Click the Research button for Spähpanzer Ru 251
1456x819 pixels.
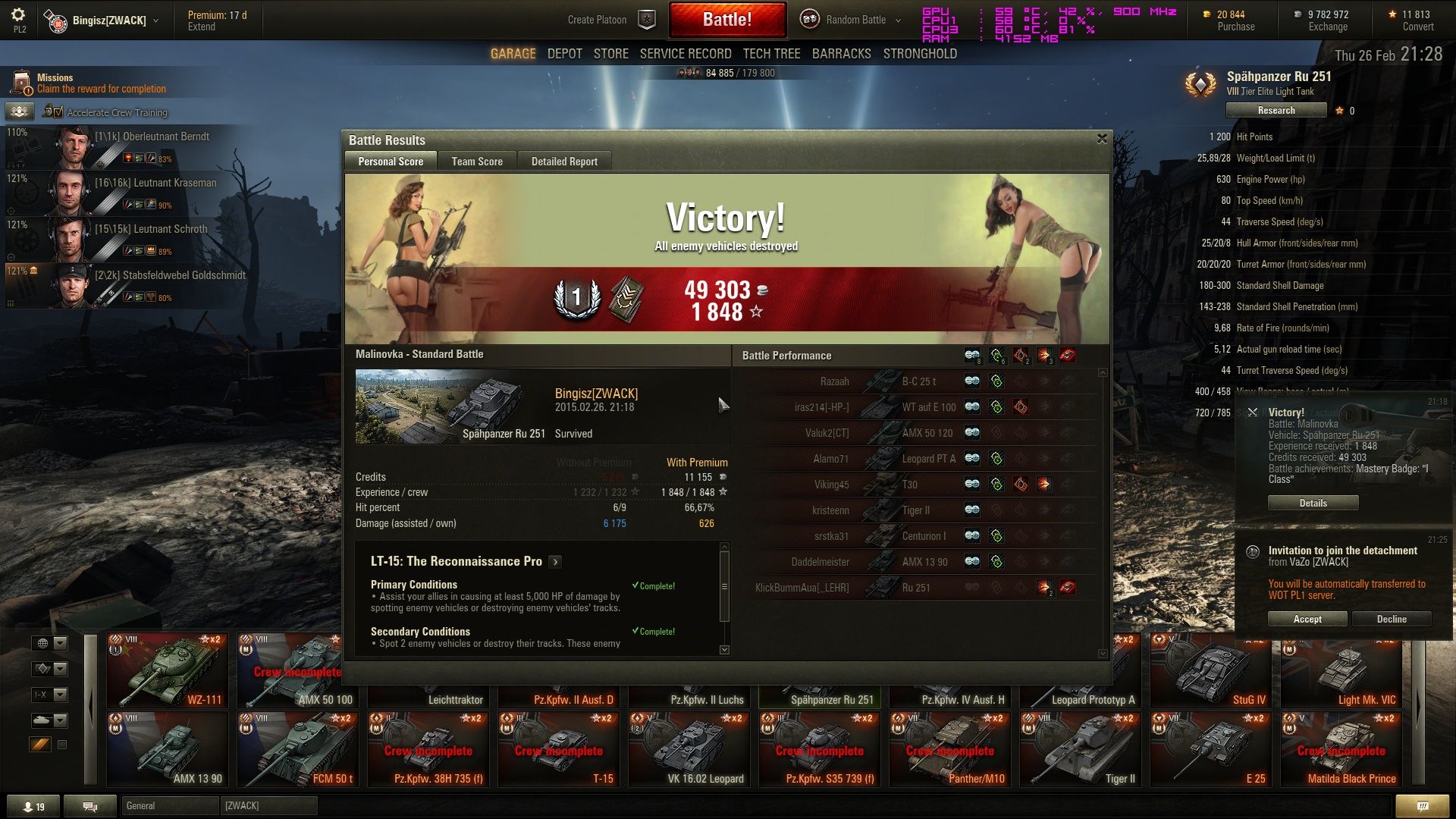click(x=1276, y=111)
